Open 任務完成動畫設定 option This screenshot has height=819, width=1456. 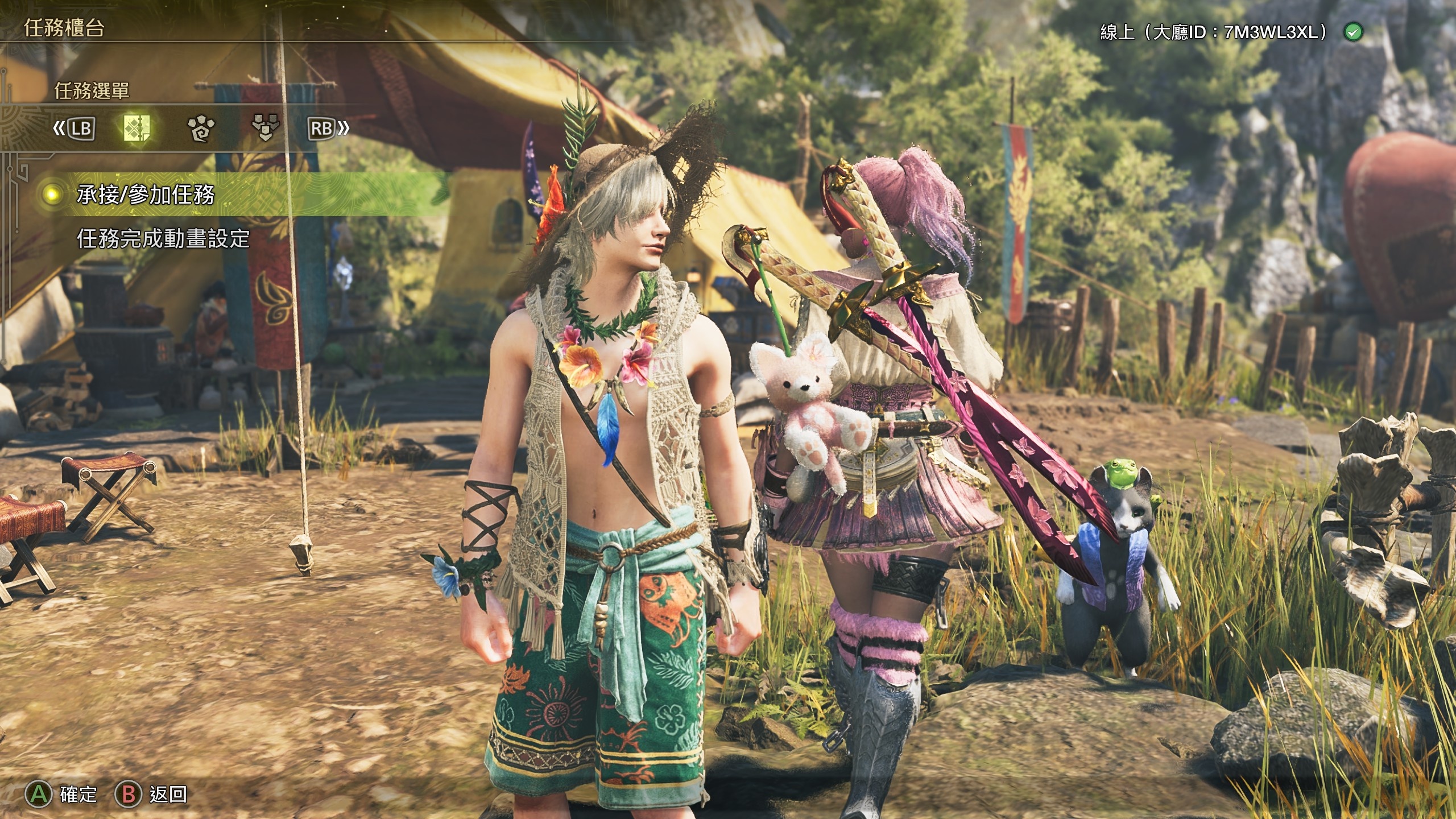point(163,239)
